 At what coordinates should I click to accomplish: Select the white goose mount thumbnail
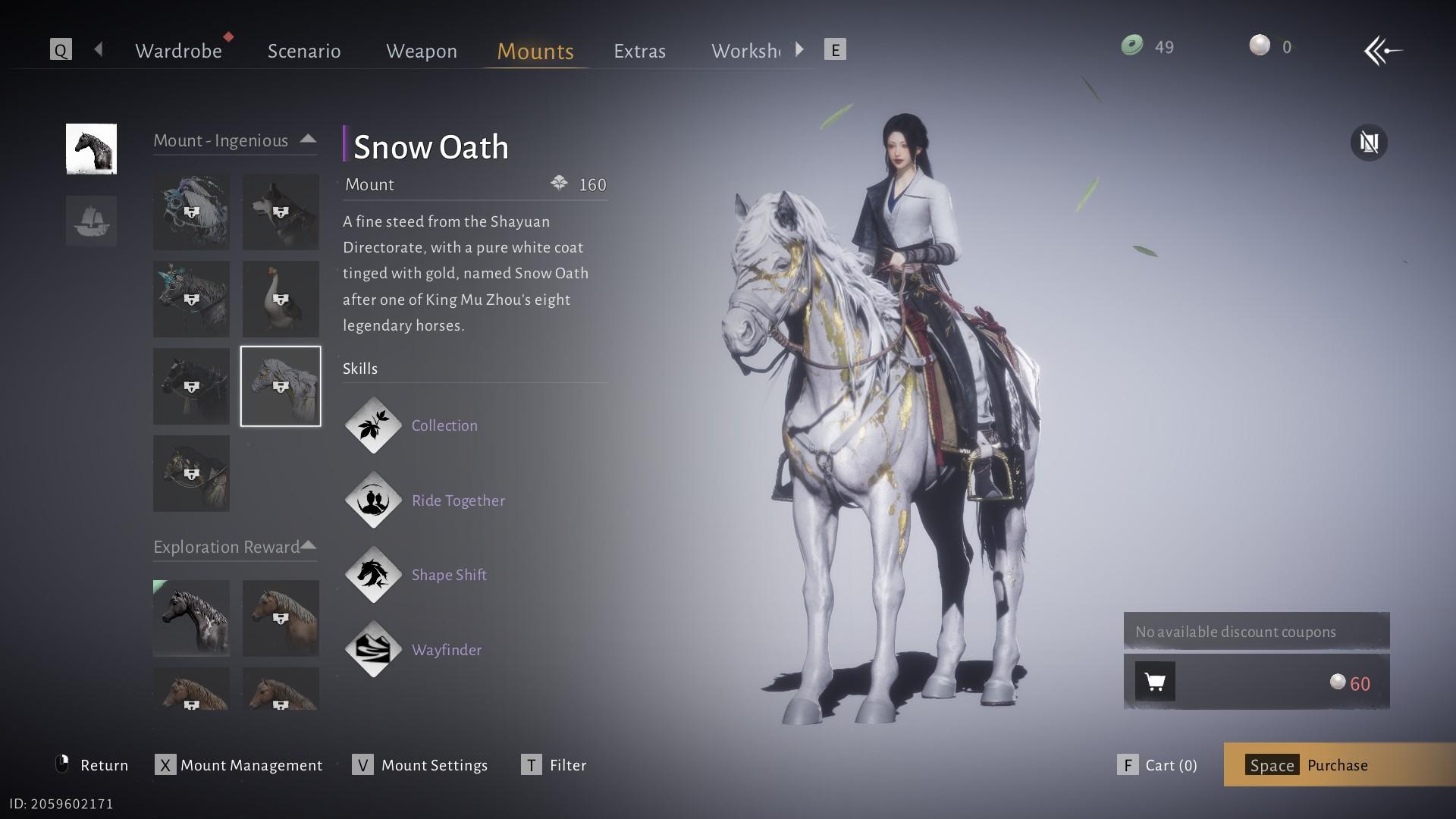281,299
